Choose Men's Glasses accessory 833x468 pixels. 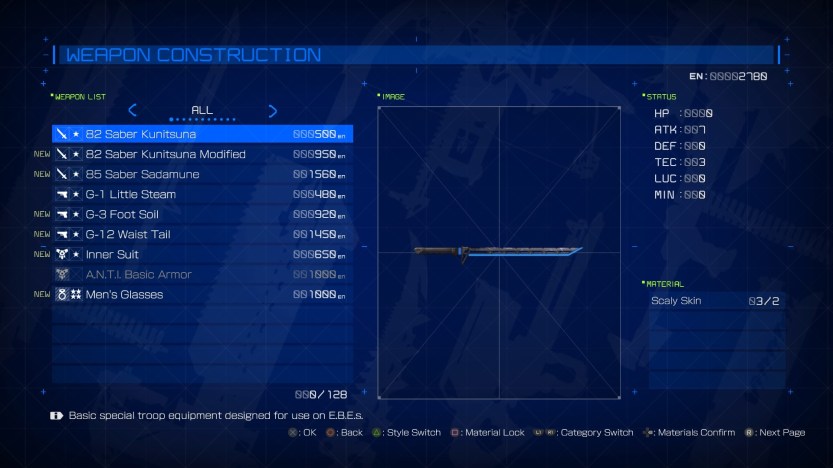click(x=202, y=294)
